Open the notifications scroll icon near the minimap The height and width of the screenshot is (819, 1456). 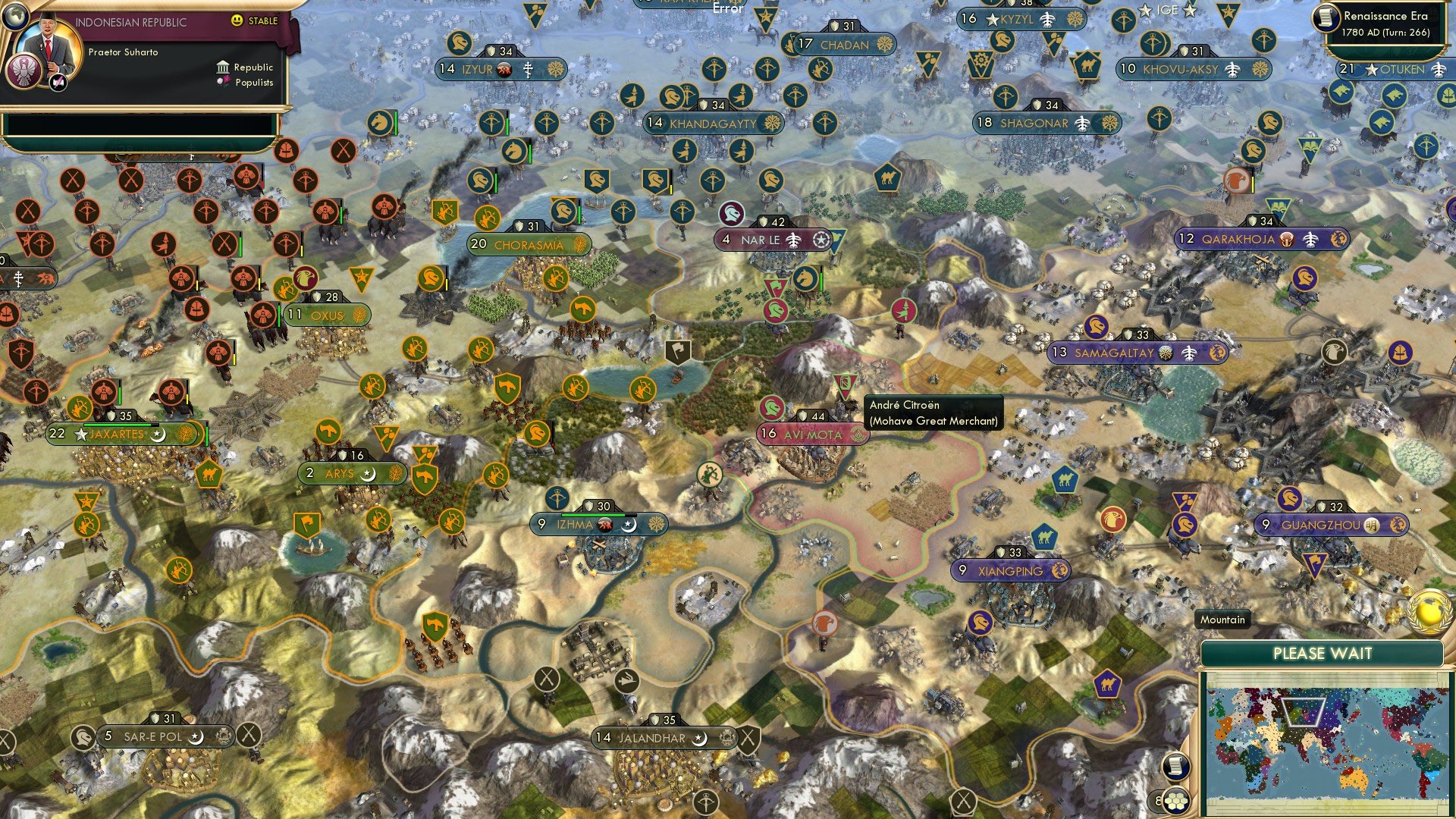[1175, 767]
